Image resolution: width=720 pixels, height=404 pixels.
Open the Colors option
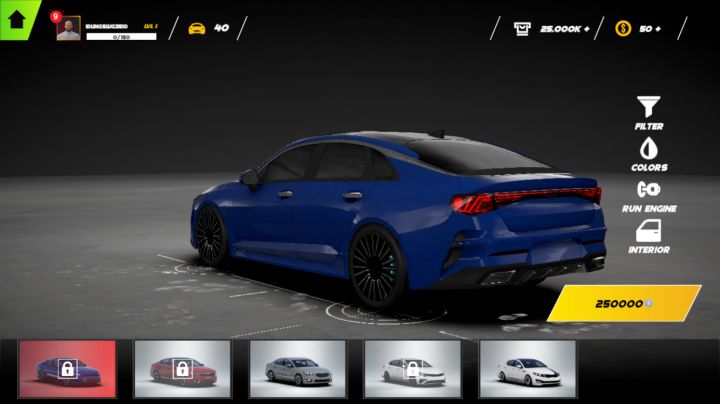(x=649, y=154)
